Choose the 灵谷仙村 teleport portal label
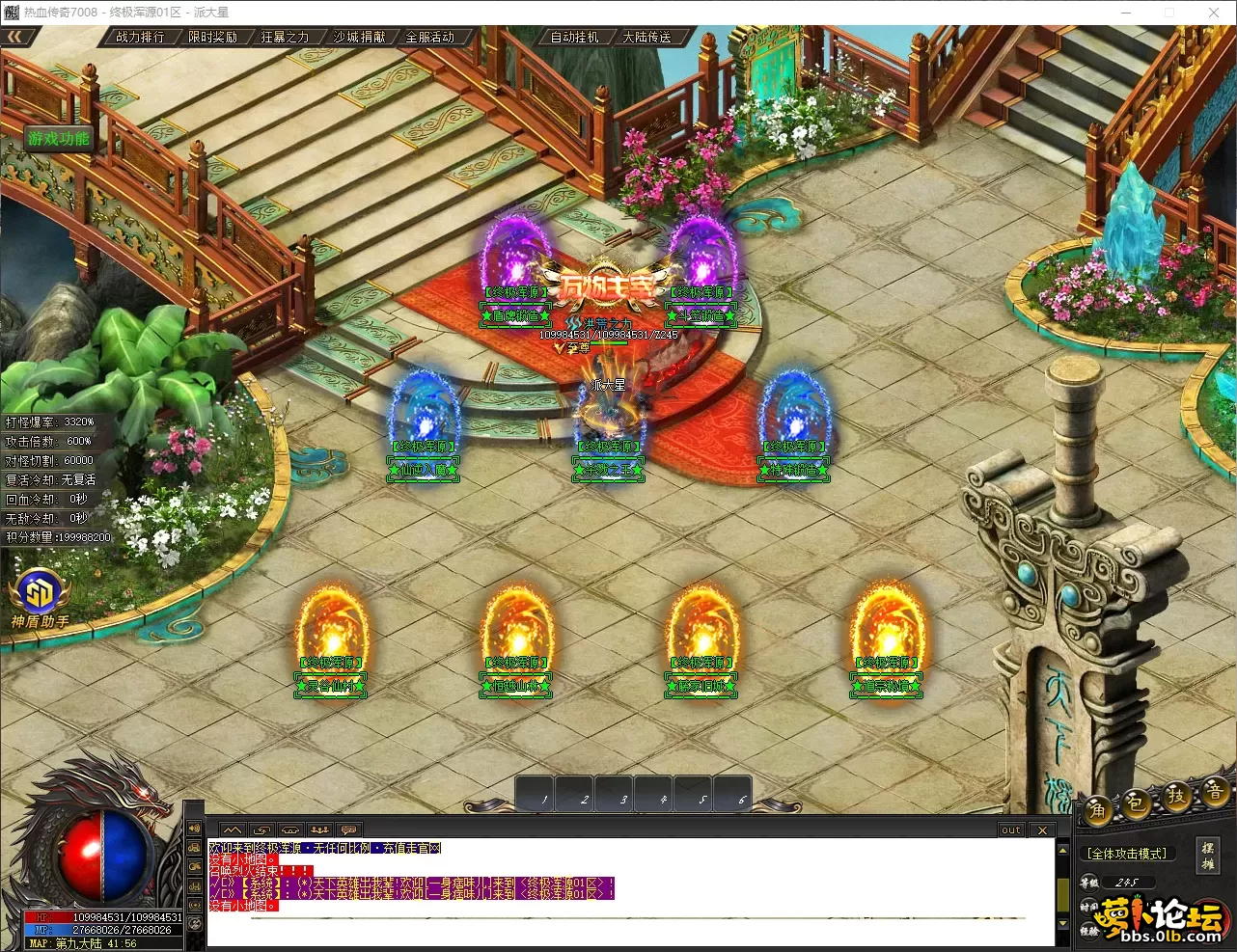1237x952 pixels. coord(330,686)
